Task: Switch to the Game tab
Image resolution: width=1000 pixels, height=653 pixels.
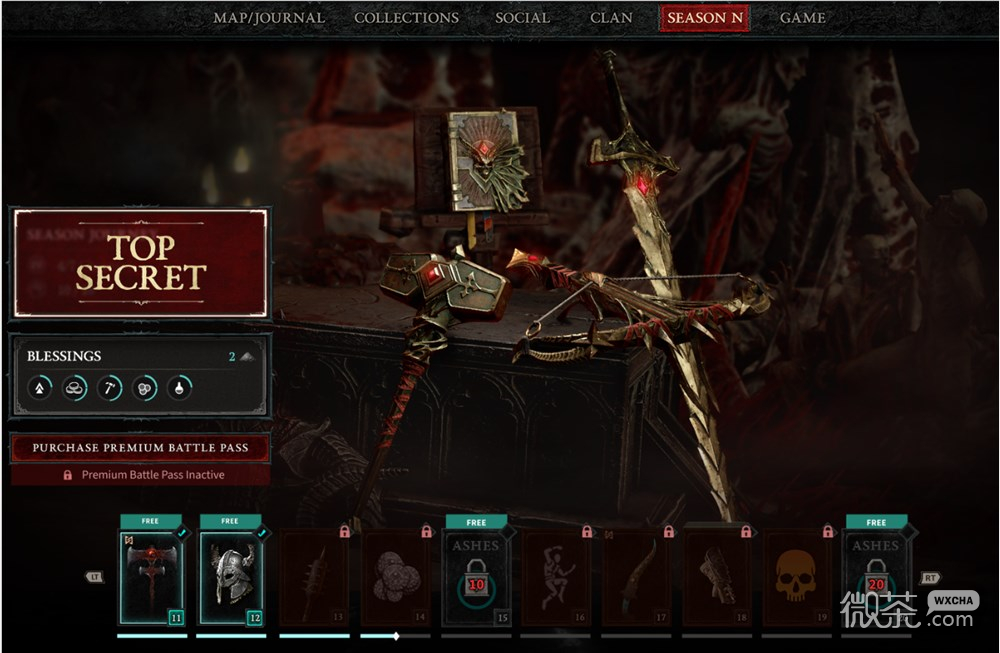Action: click(802, 18)
